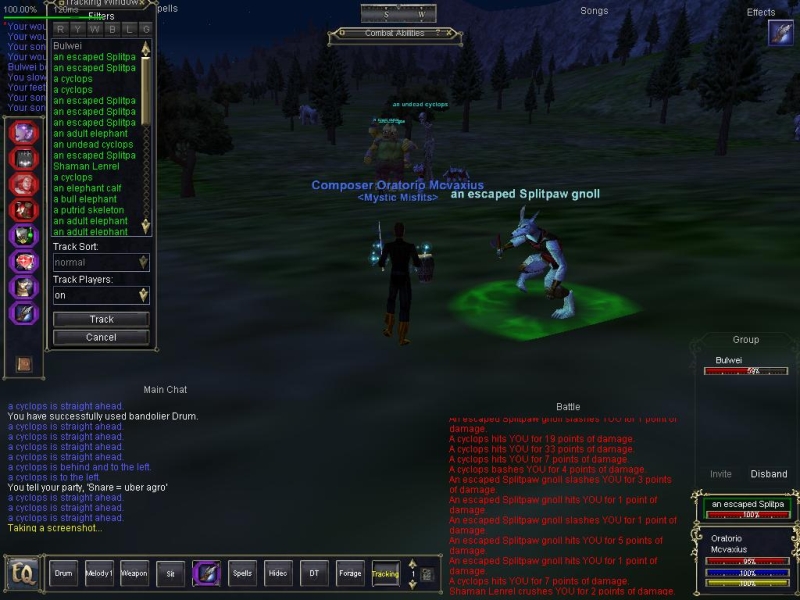Click Disband in the Group window
Image resolution: width=800 pixels, height=600 pixels.
tap(768, 474)
